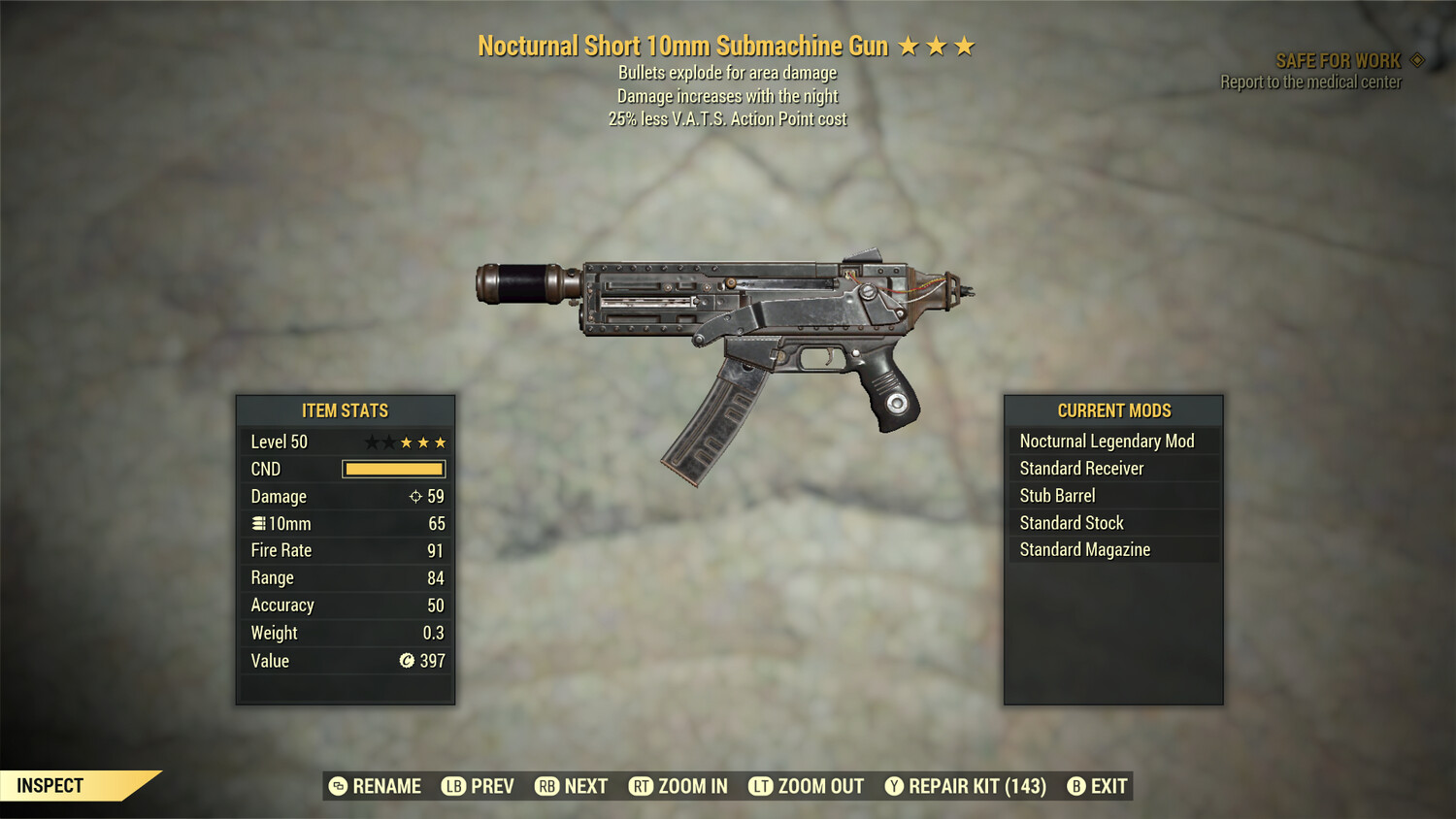
Task: Expand the ITEM STATS panel header
Action: (x=345, y=410)
